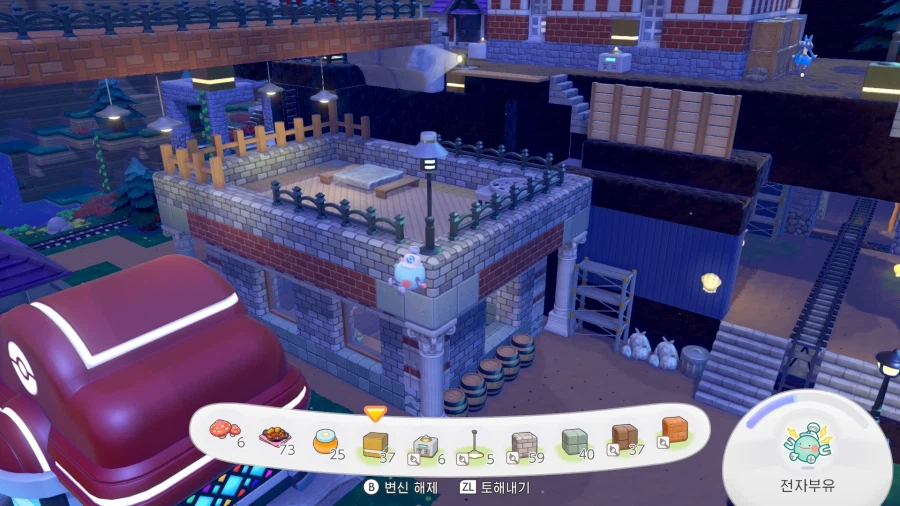Viewport: 900px width, 506px height.
Task: Select the grey machine item slot
Action: 425,445
